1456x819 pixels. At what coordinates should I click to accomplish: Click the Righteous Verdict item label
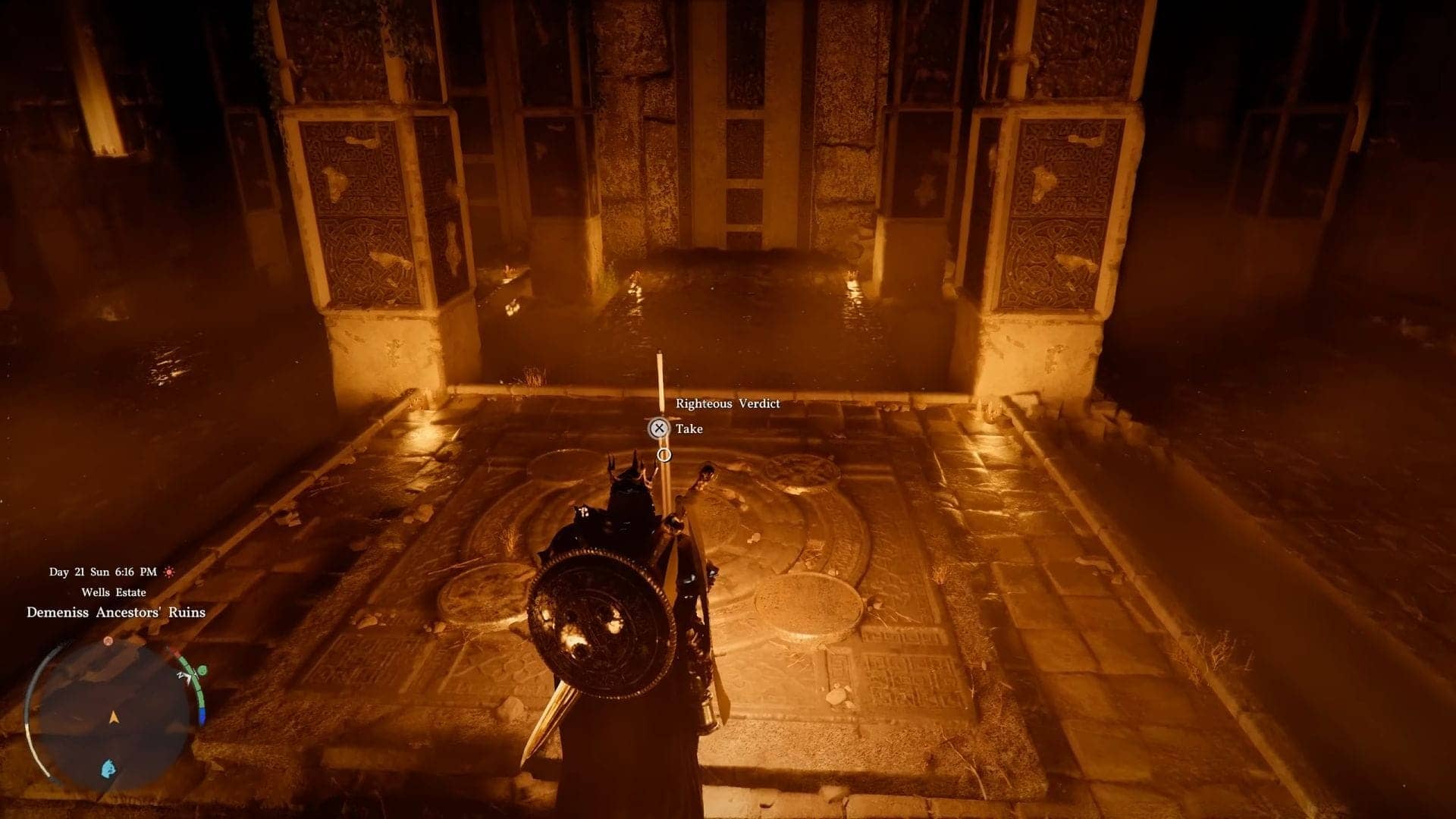click(730, 403)
